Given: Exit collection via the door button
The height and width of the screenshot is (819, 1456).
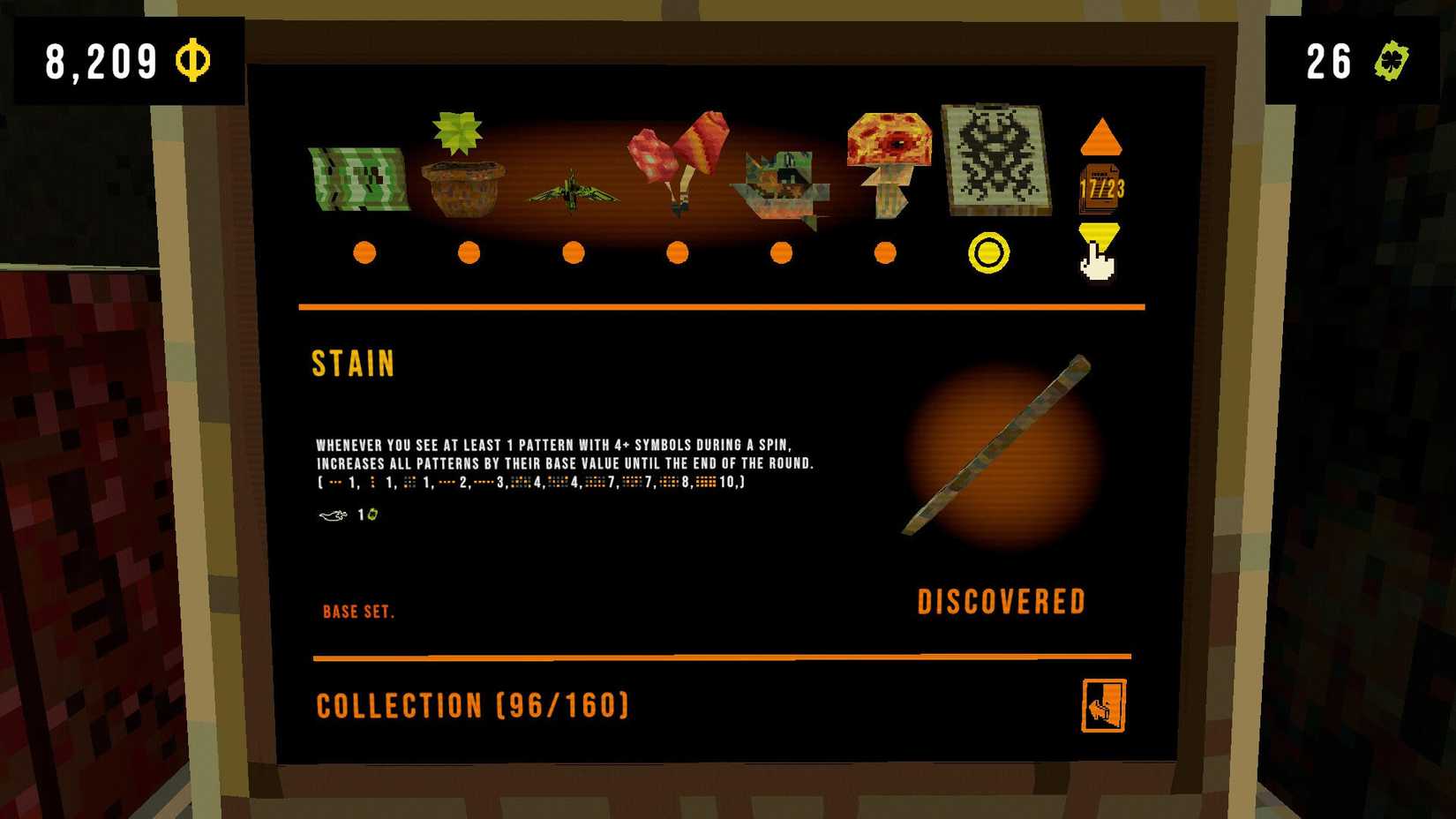Looking at the screenshot, I should (x=1102, y=706).
